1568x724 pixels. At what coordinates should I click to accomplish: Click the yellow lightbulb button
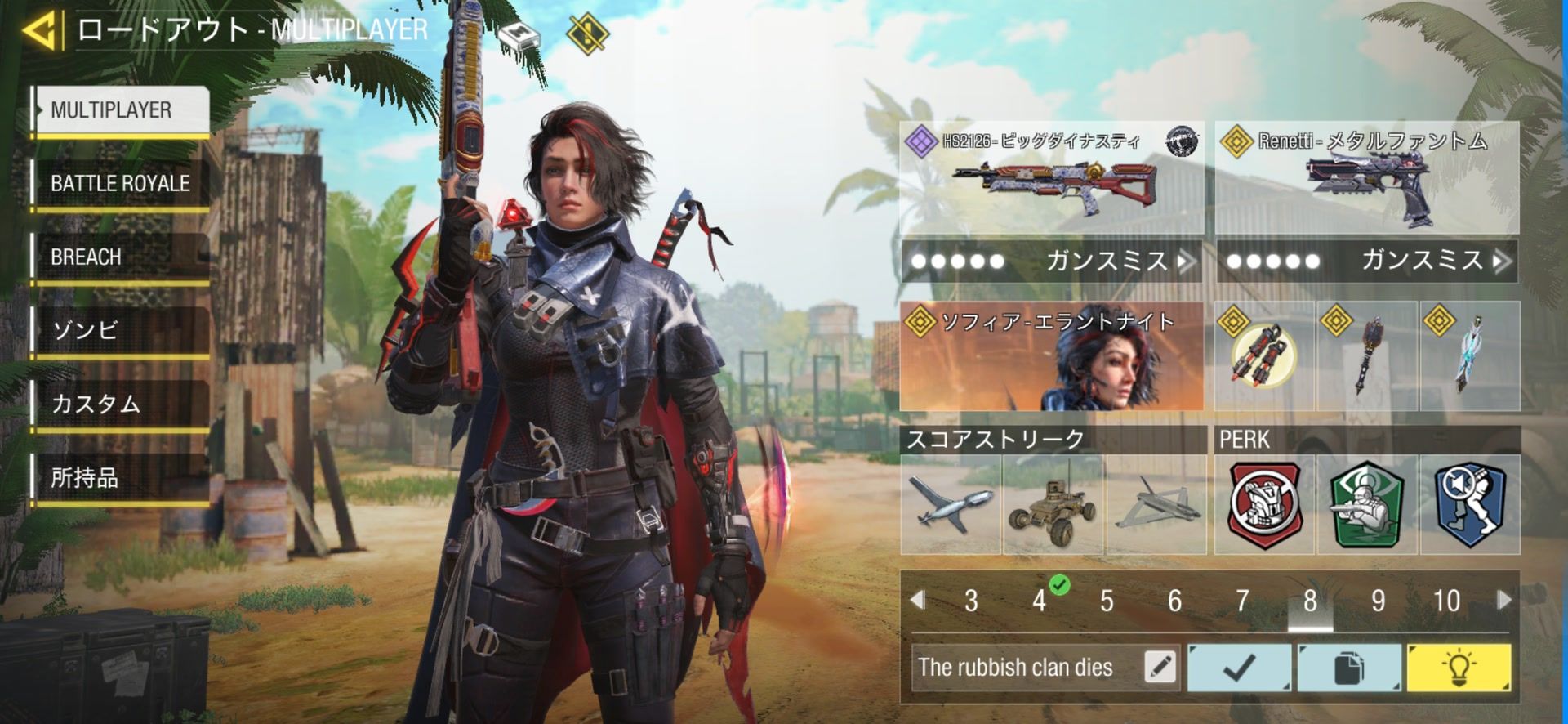pyautogui.click(x=1458, y=667)
